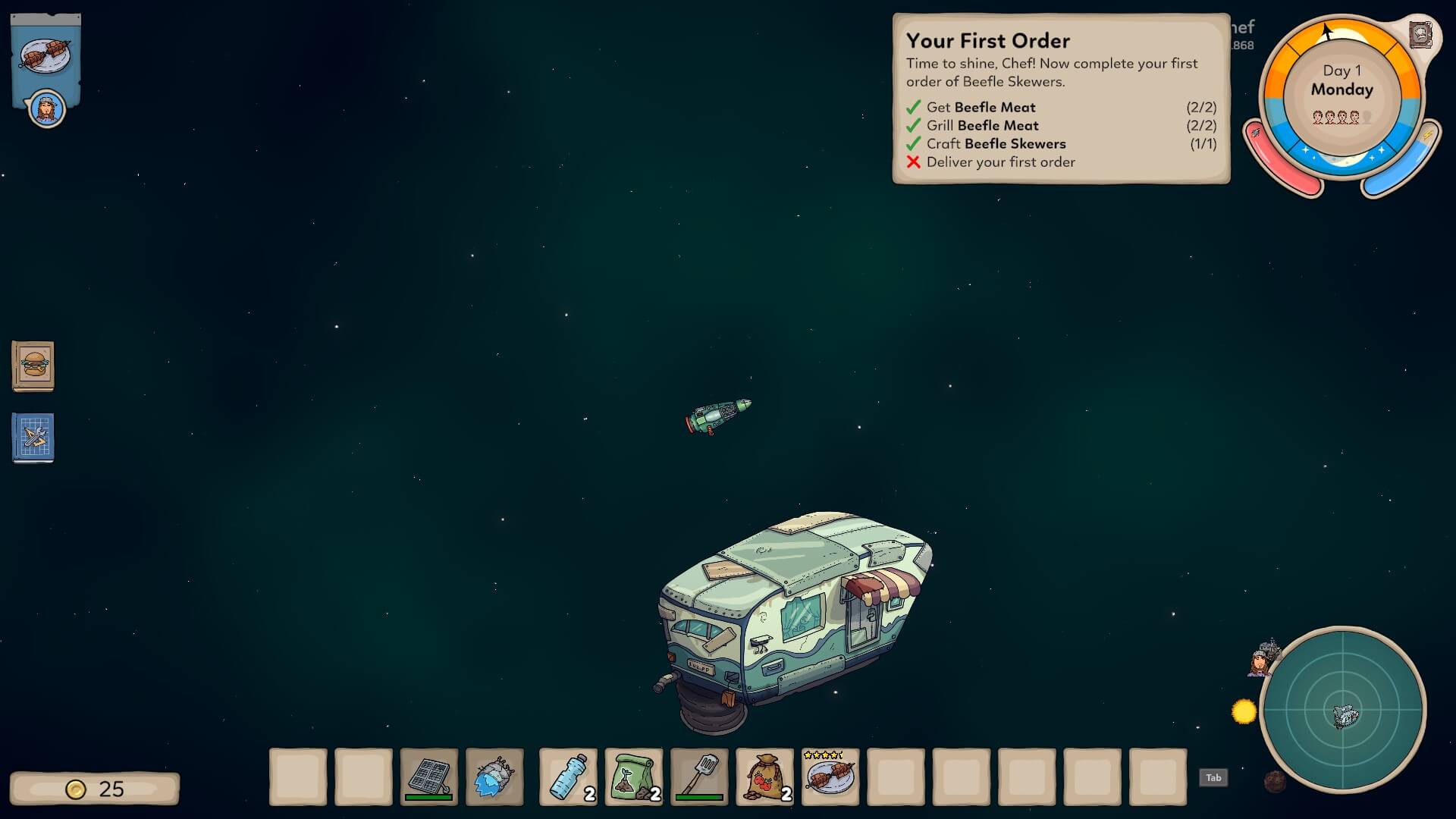Select the green seed bag slot
The width and height of the screenshot is (1456, 819).
click(x=634, y=777)
